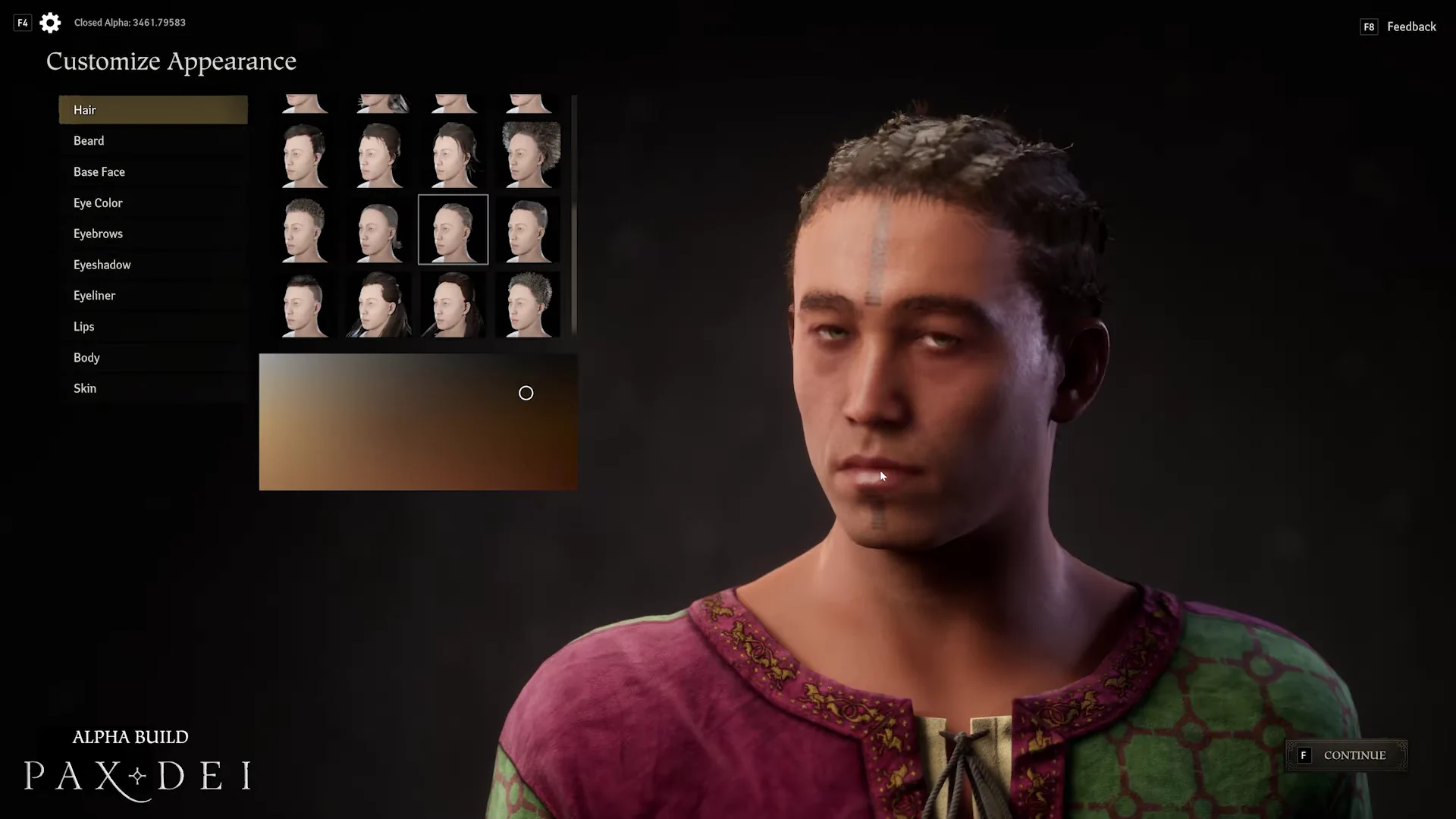
Task: Select the highlighted hairstyle thumbnail
Action: tap(453, 230)
